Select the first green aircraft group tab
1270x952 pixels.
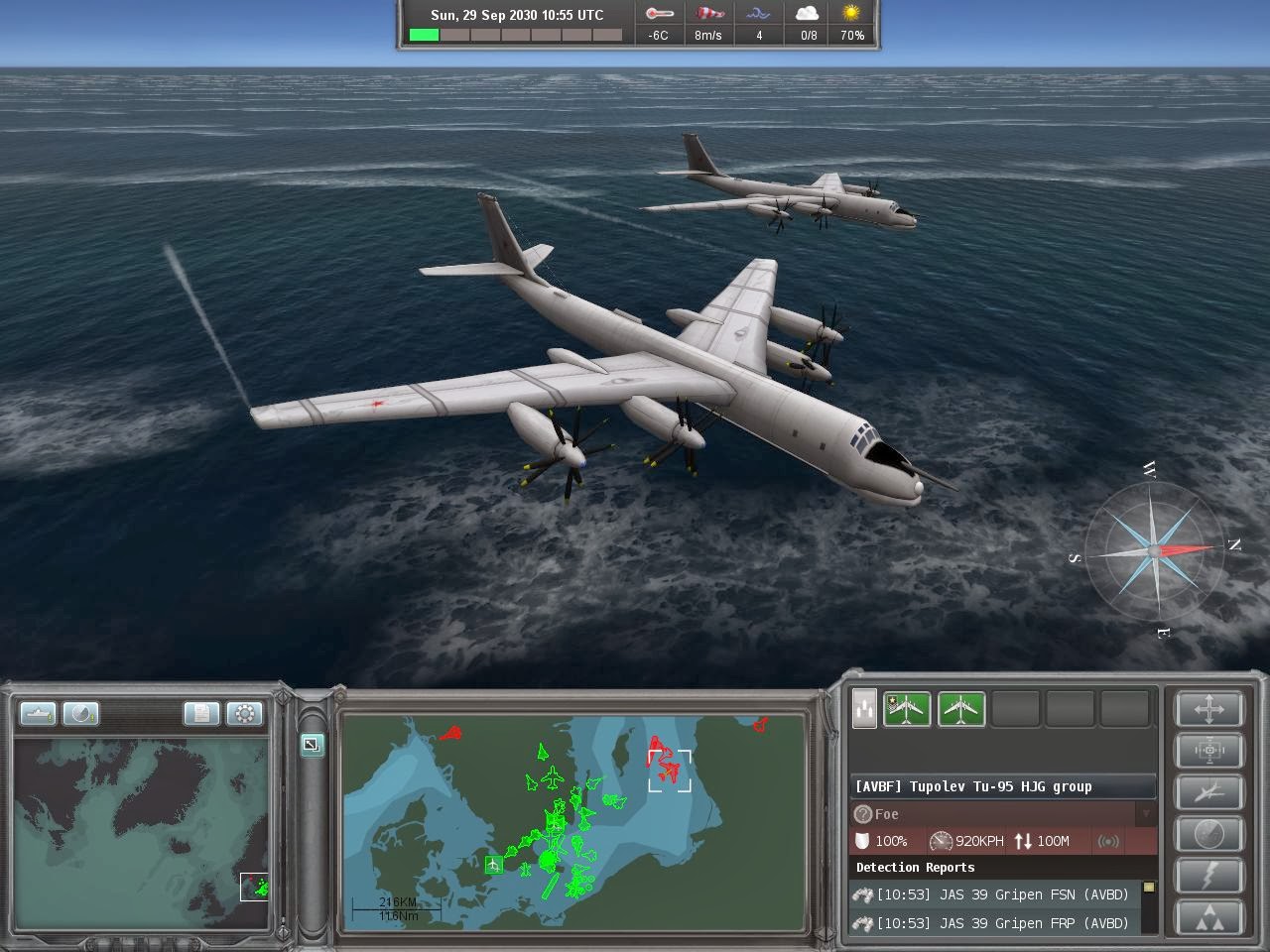(x=907, y=708)
